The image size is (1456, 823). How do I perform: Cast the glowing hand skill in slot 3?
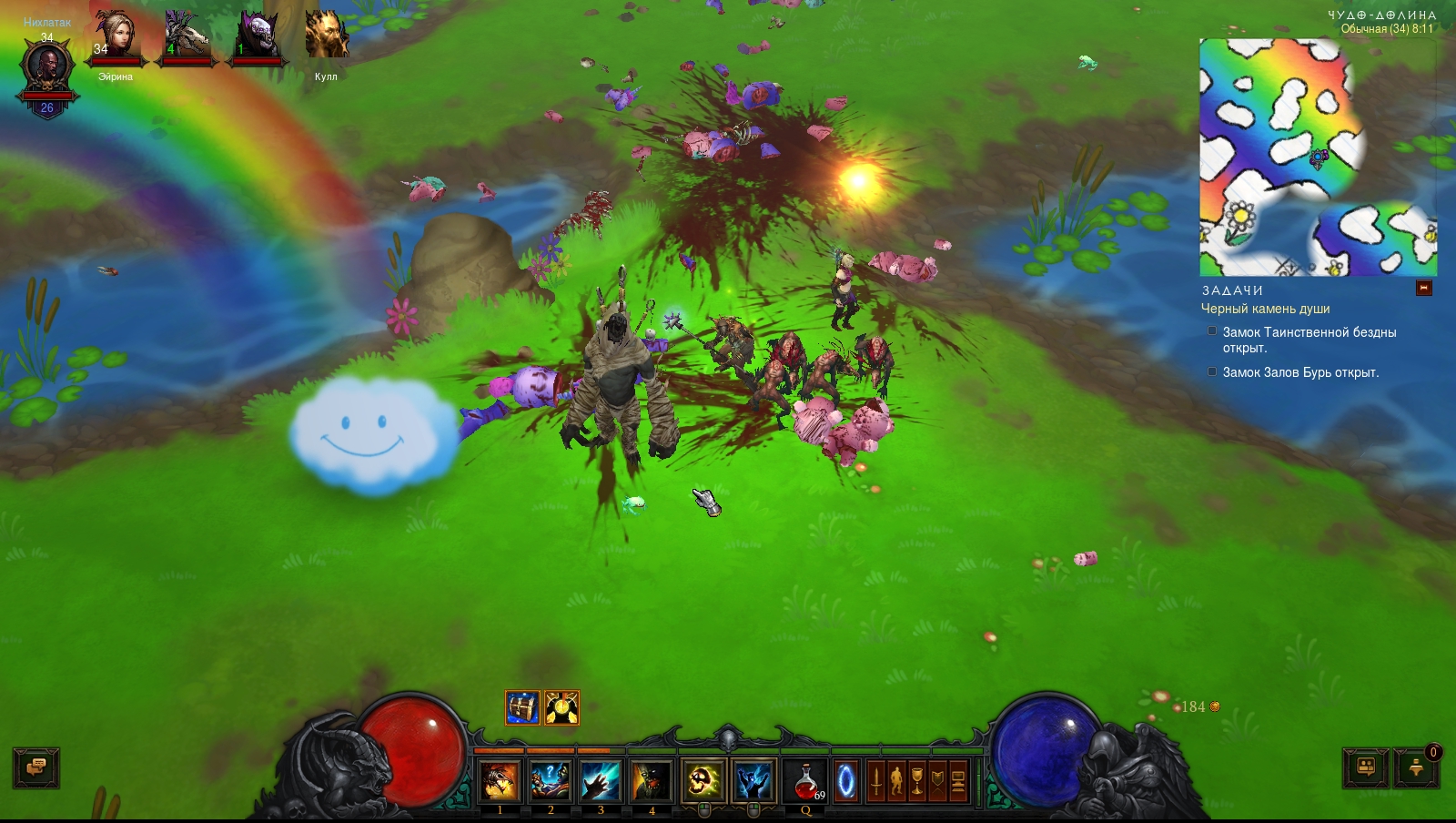point(601,781)
